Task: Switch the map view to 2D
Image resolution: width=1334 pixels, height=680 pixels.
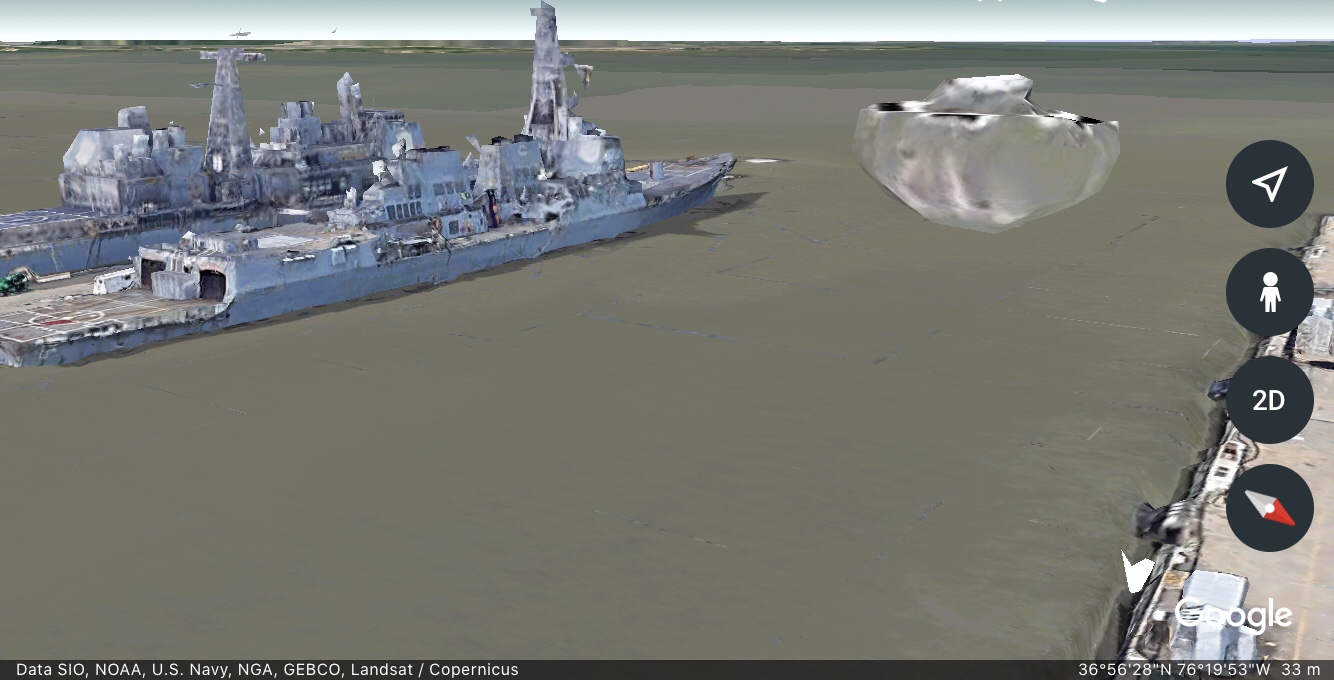Action: (x=1269, y=400)
